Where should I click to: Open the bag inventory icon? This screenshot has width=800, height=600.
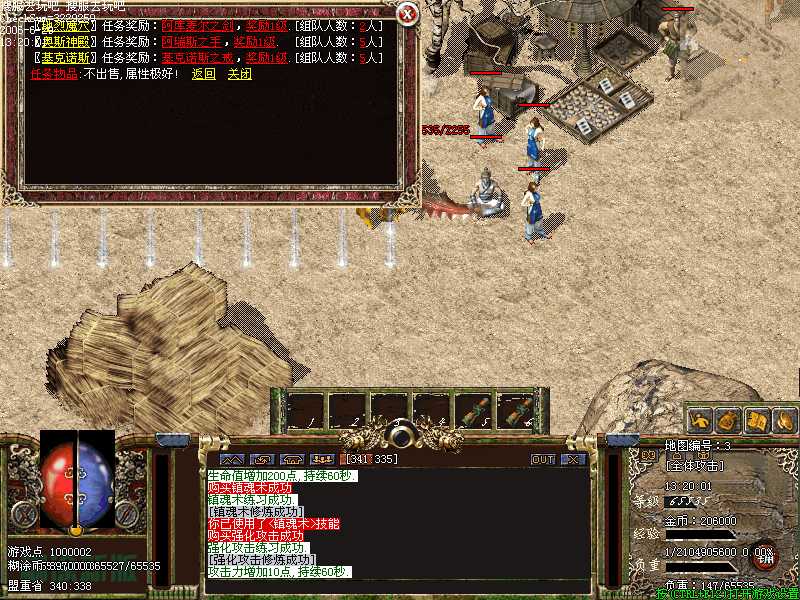(x=729, y=421)
